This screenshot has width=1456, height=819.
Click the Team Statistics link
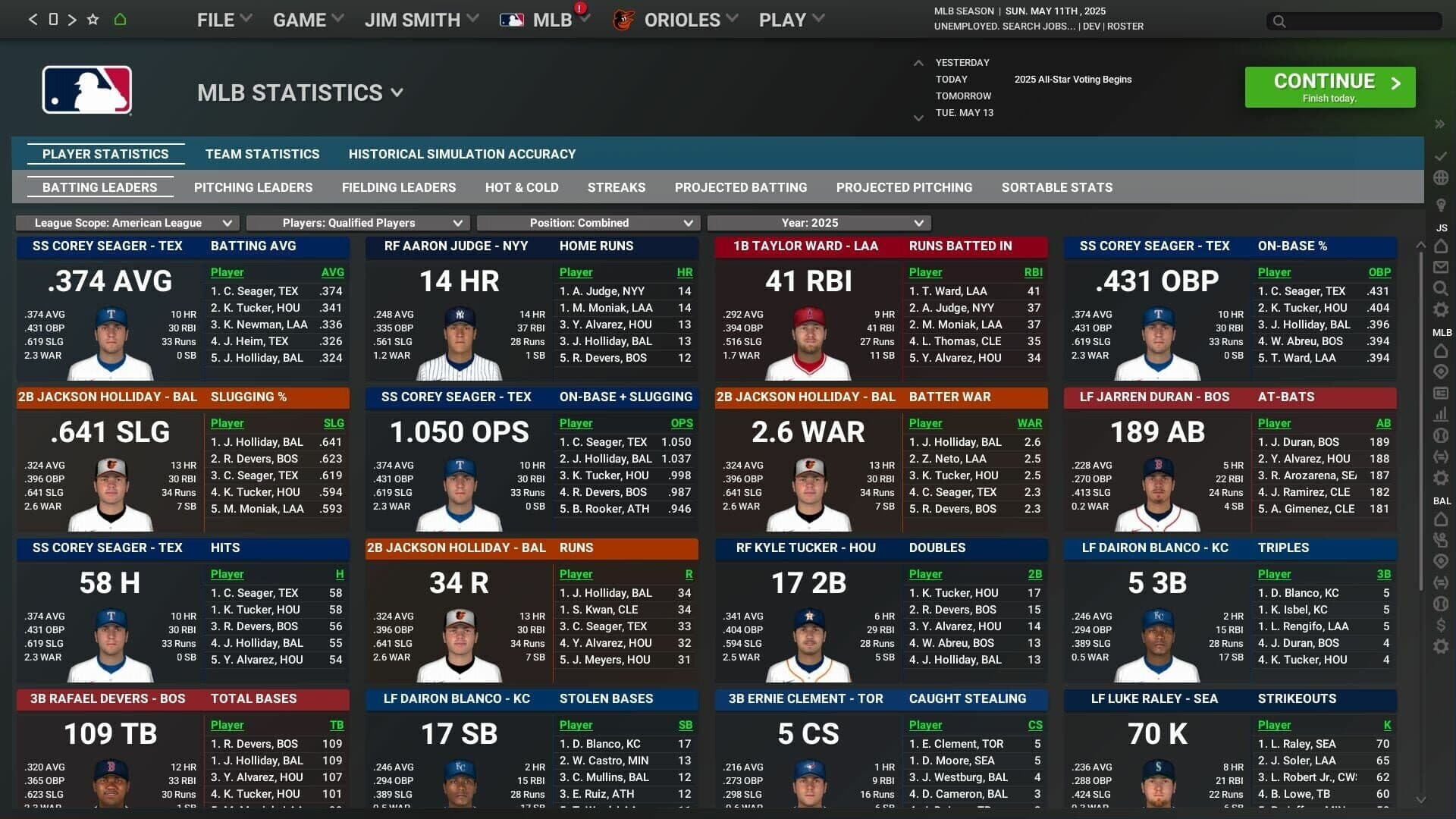[261, 154]
